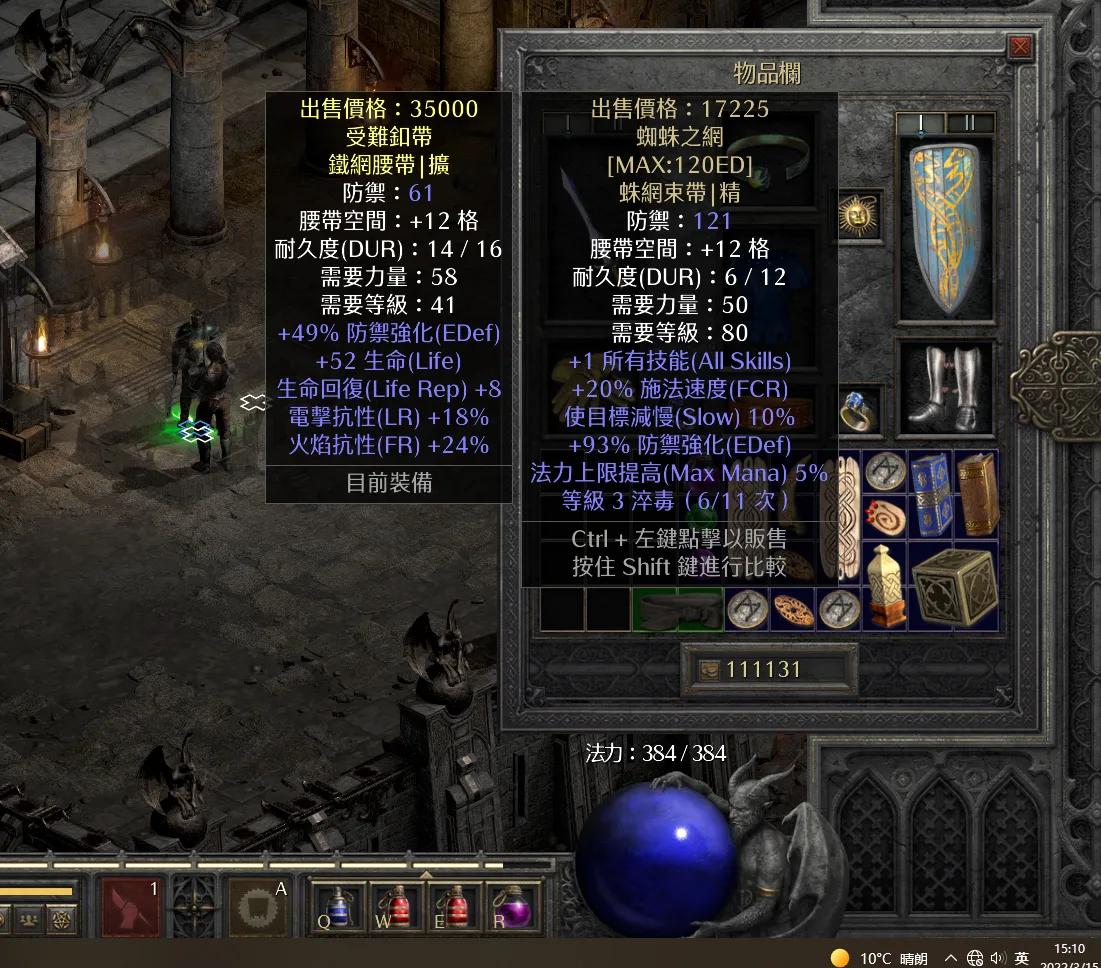
Task: Click the gold coin button
Action: (707, 670)
